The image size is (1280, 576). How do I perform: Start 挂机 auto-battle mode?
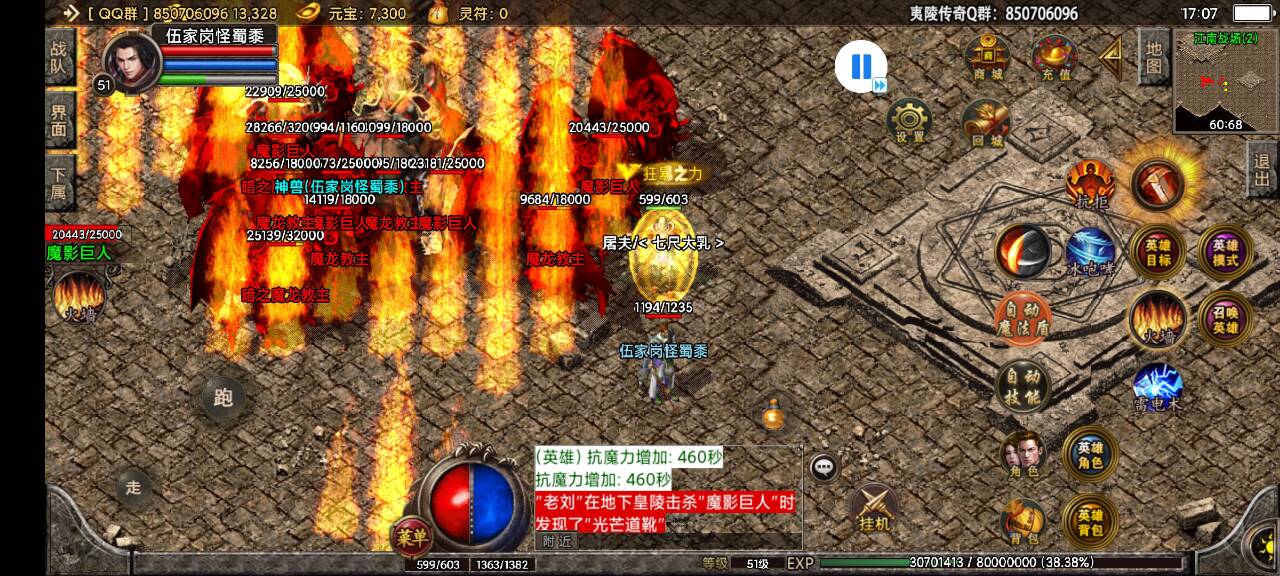pyautogui.click(x=874, y=508)
